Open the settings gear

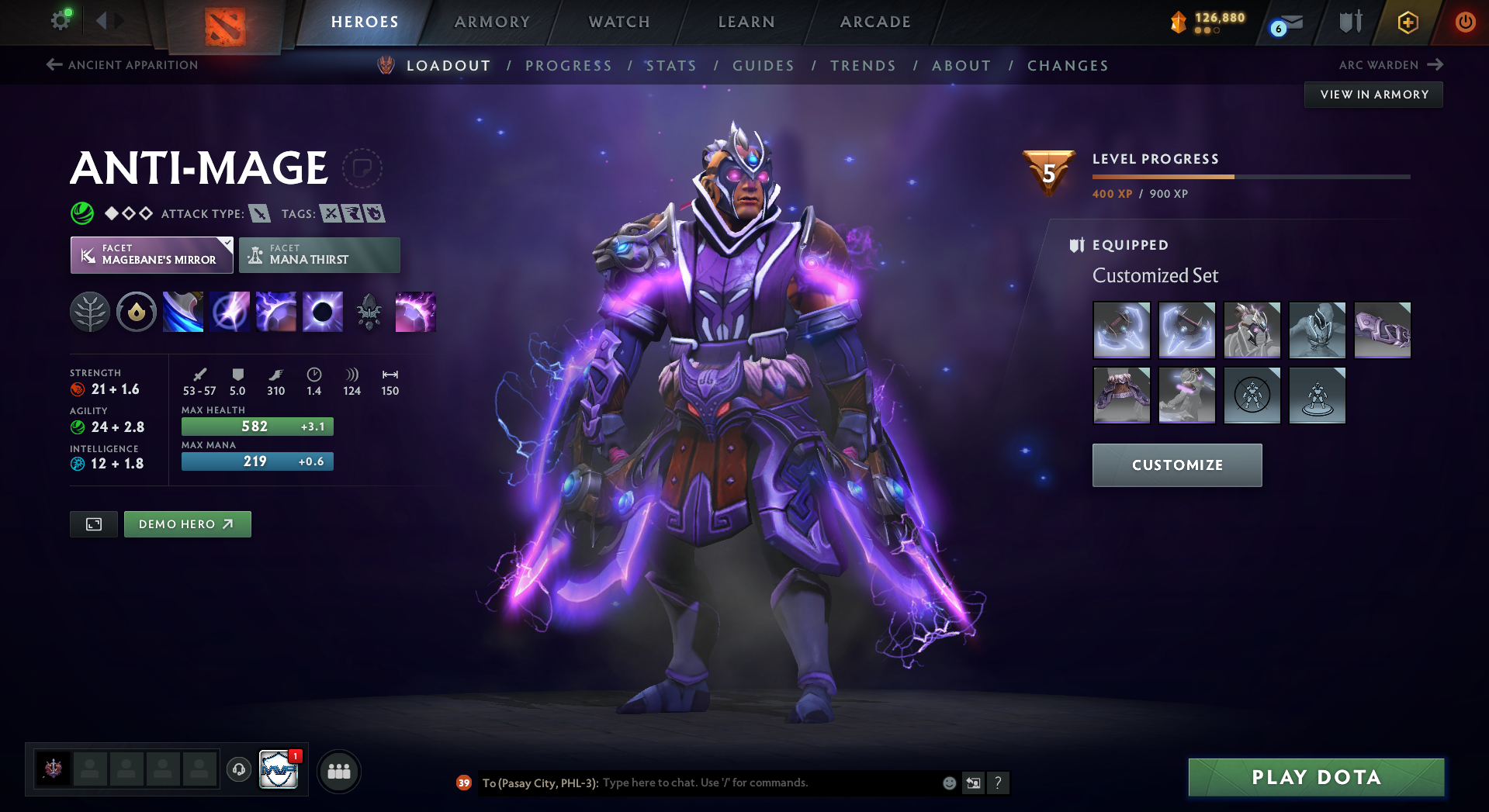tap(60, 20)
